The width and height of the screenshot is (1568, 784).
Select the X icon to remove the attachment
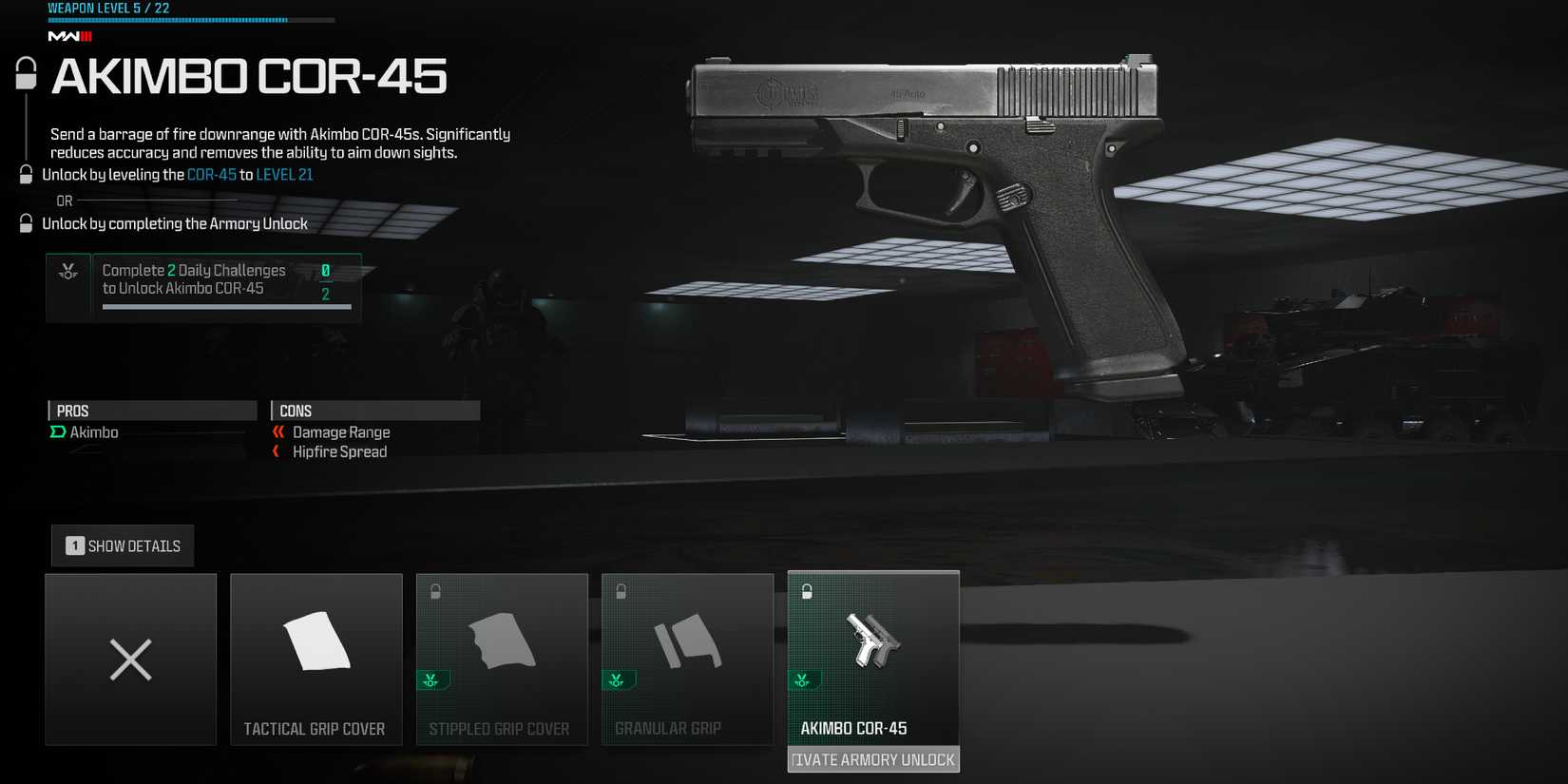129,659
